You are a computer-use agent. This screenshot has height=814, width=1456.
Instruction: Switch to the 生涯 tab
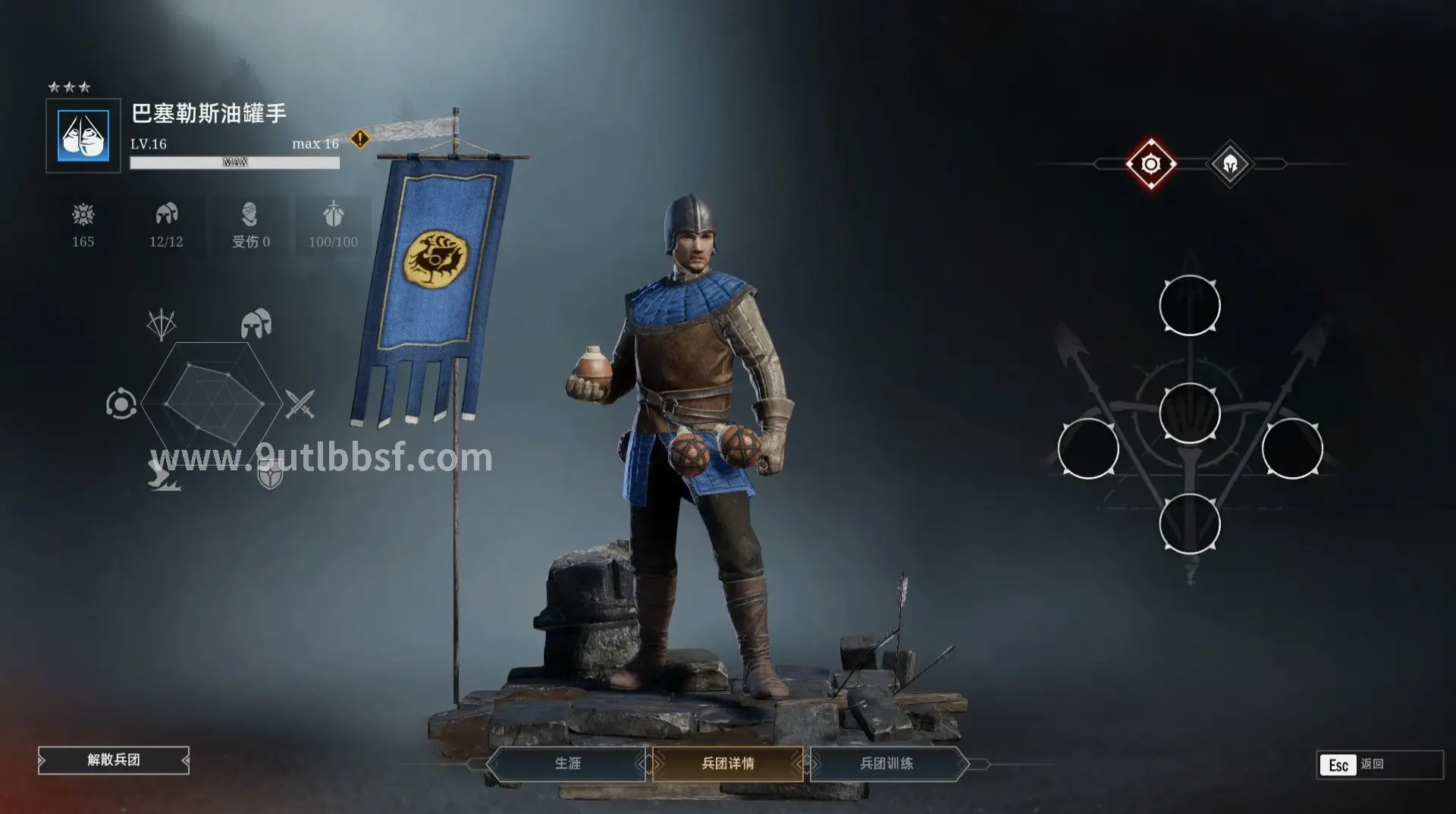(x=567, y=763)
